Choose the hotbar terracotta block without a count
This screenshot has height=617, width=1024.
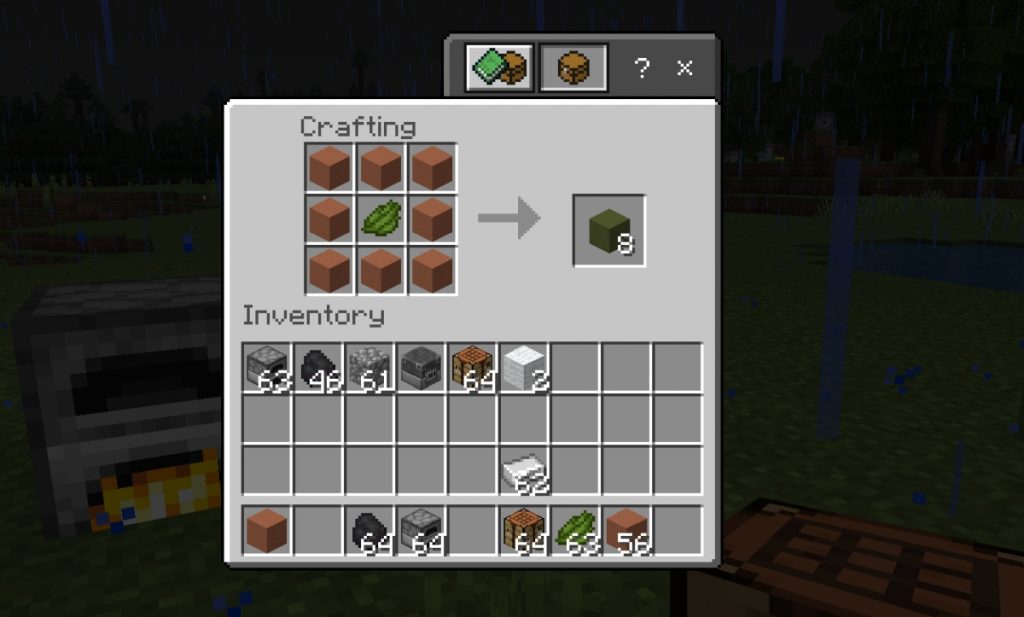click(x=267, y=530)
